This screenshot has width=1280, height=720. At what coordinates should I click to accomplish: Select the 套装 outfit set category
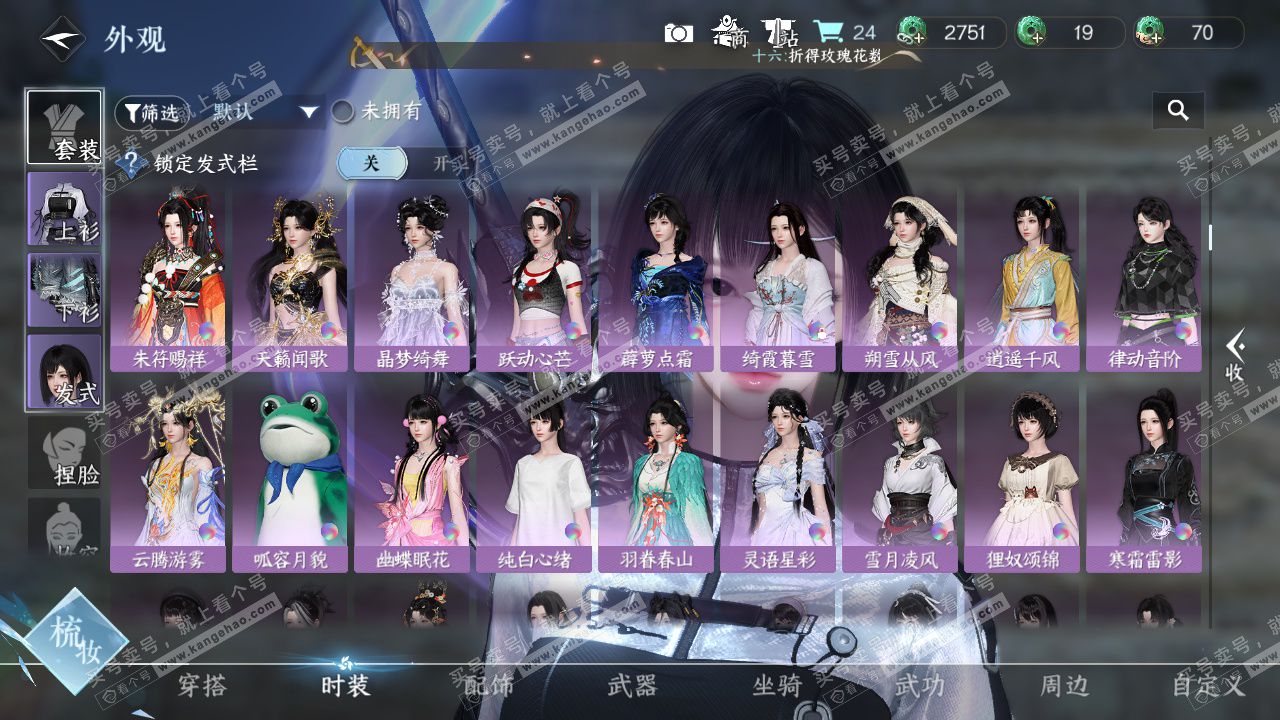click(x=64, y=127)
